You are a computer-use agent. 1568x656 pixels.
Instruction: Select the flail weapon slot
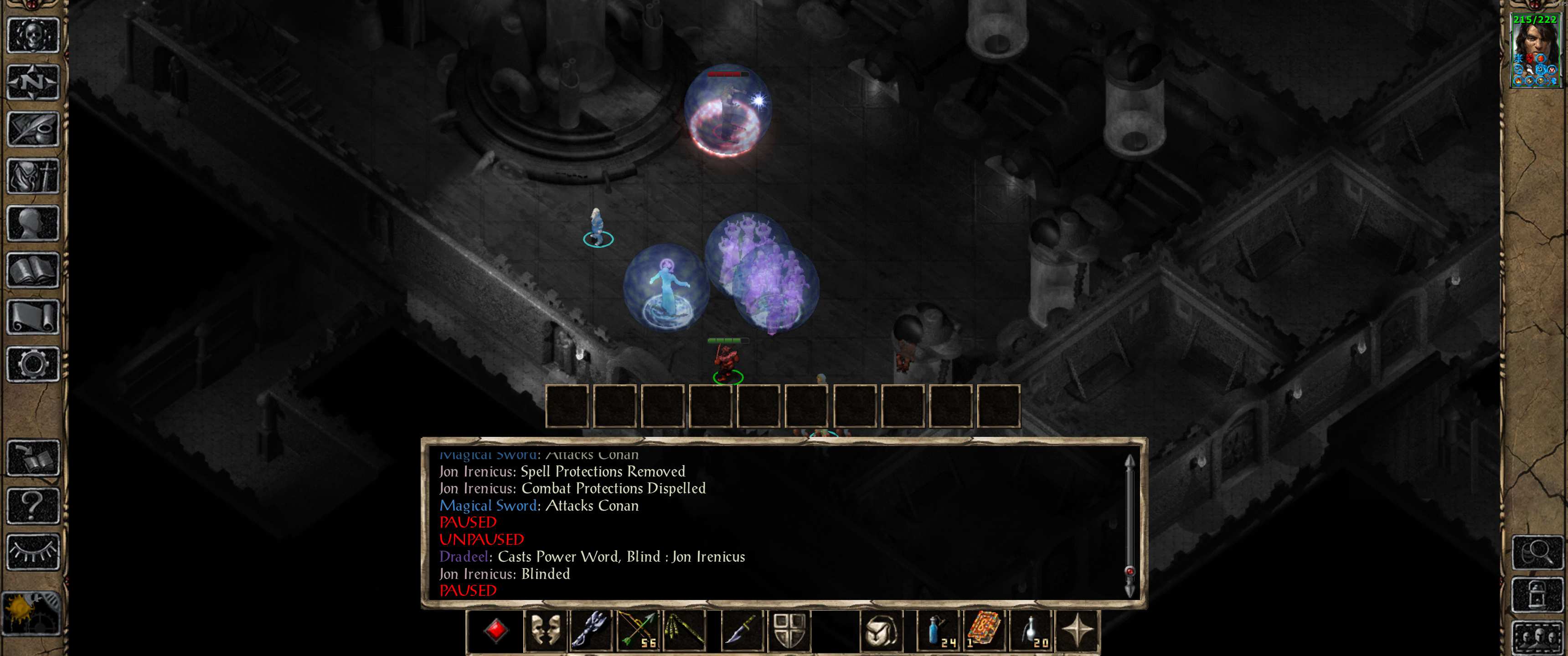coord(590,630)
